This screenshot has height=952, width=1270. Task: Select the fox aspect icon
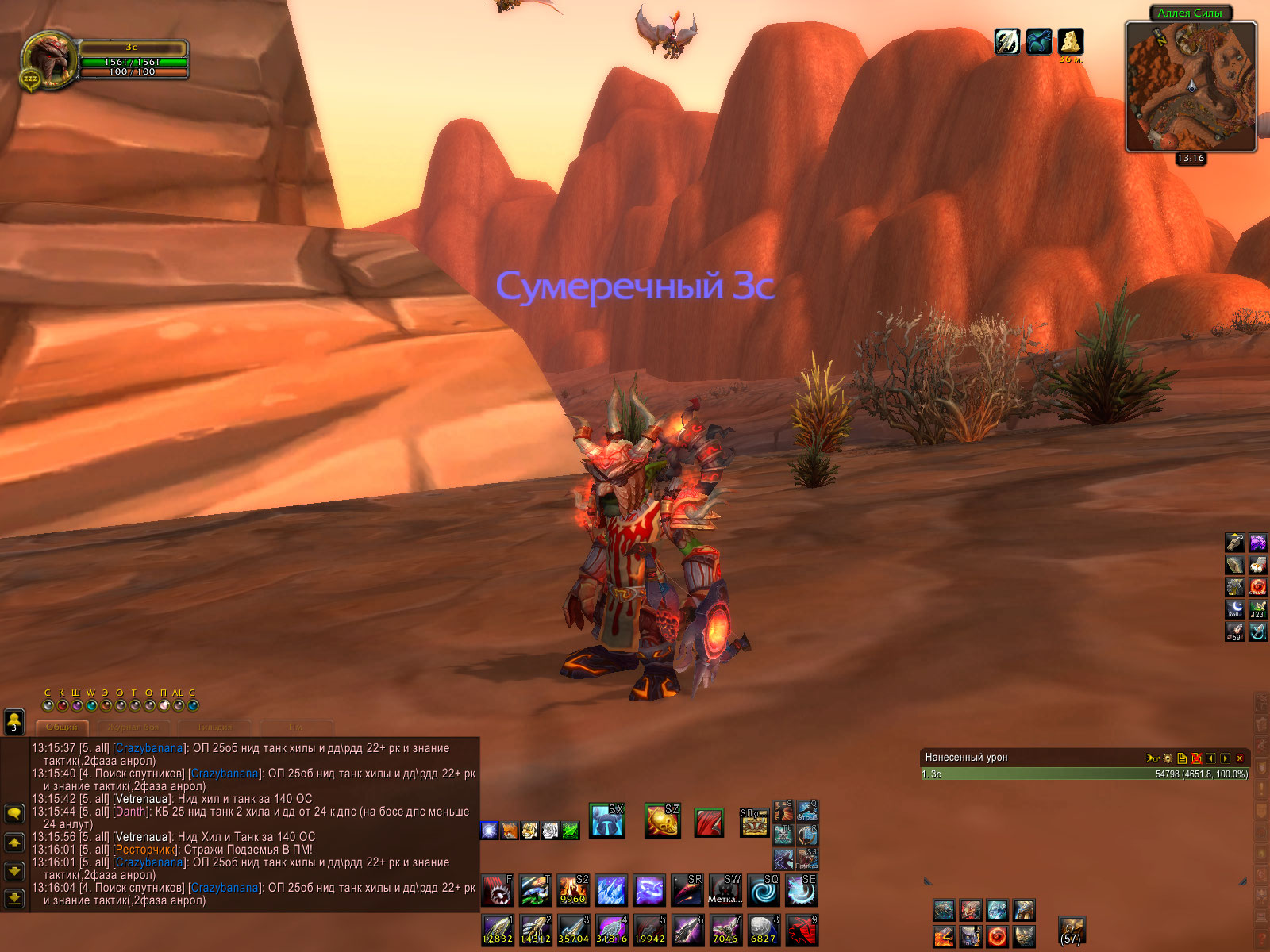click(510, 831)
